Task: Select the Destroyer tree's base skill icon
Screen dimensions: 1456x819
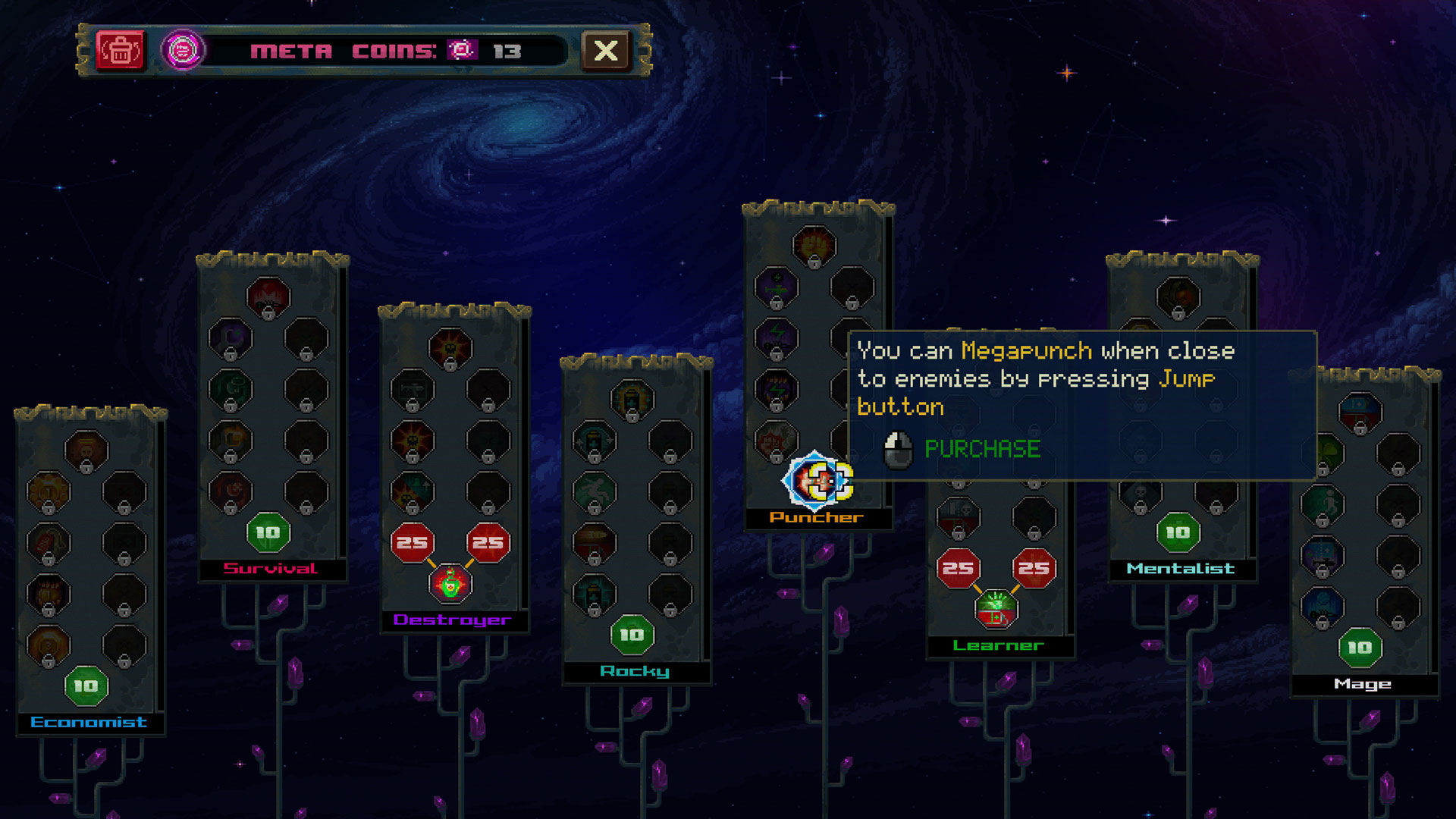Action: click(450, 584)
